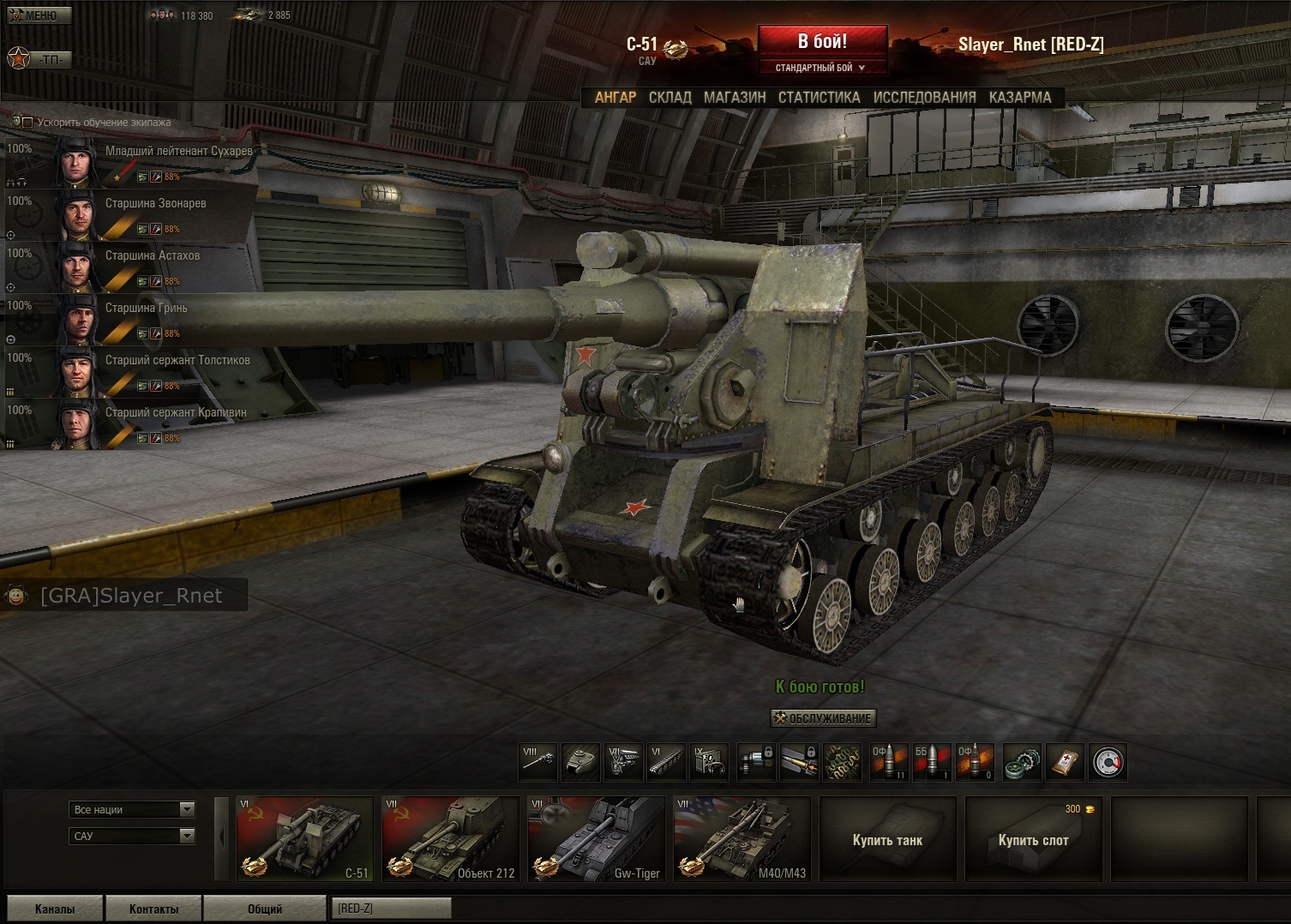Viewport: 1291px width, 924px height.
Task: Select the Объект 212 tank in carousel
Action: click(x=450, y=839)
